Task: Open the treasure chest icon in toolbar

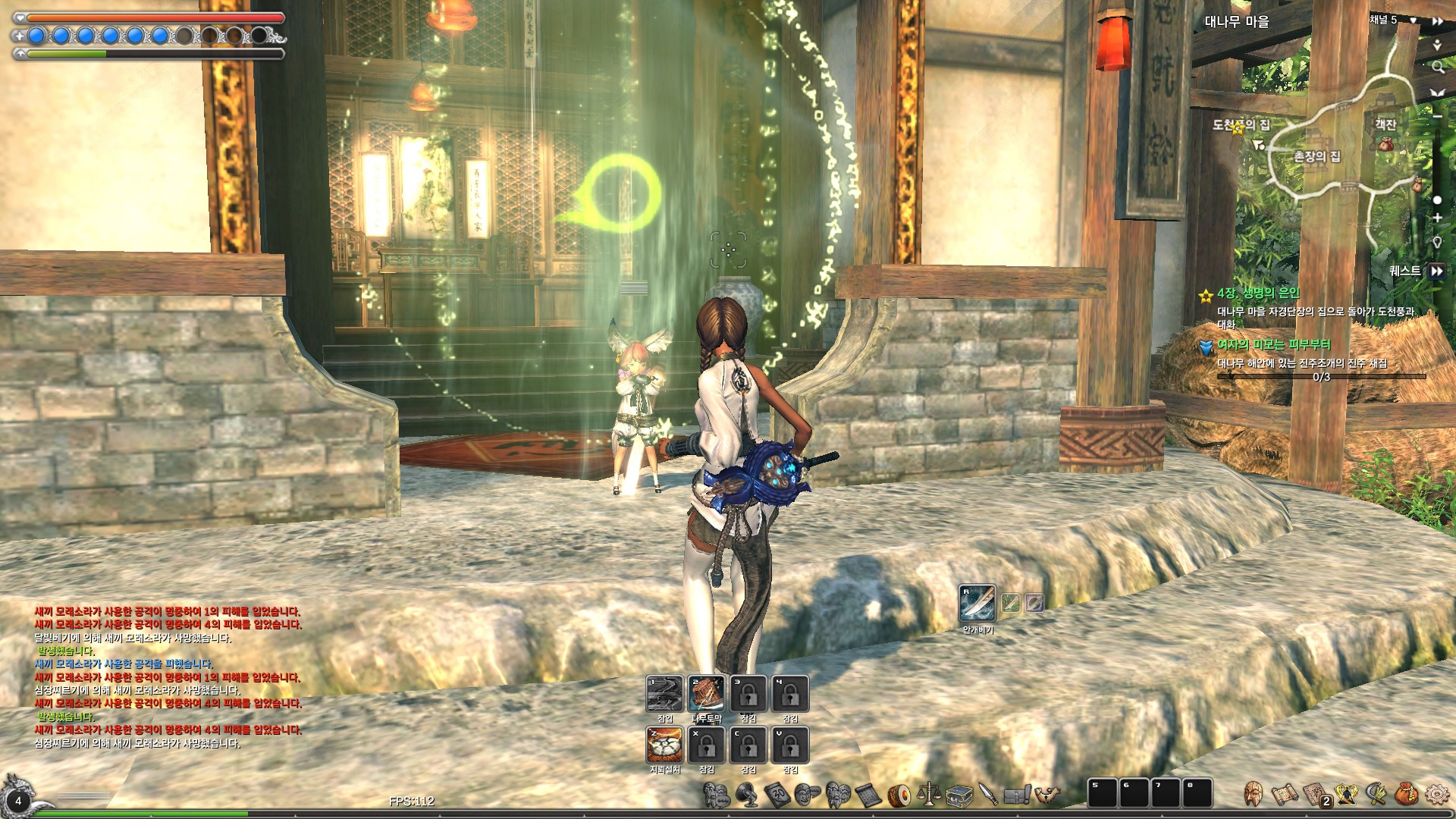Action: pyautogui.click(x=959, y=794)
